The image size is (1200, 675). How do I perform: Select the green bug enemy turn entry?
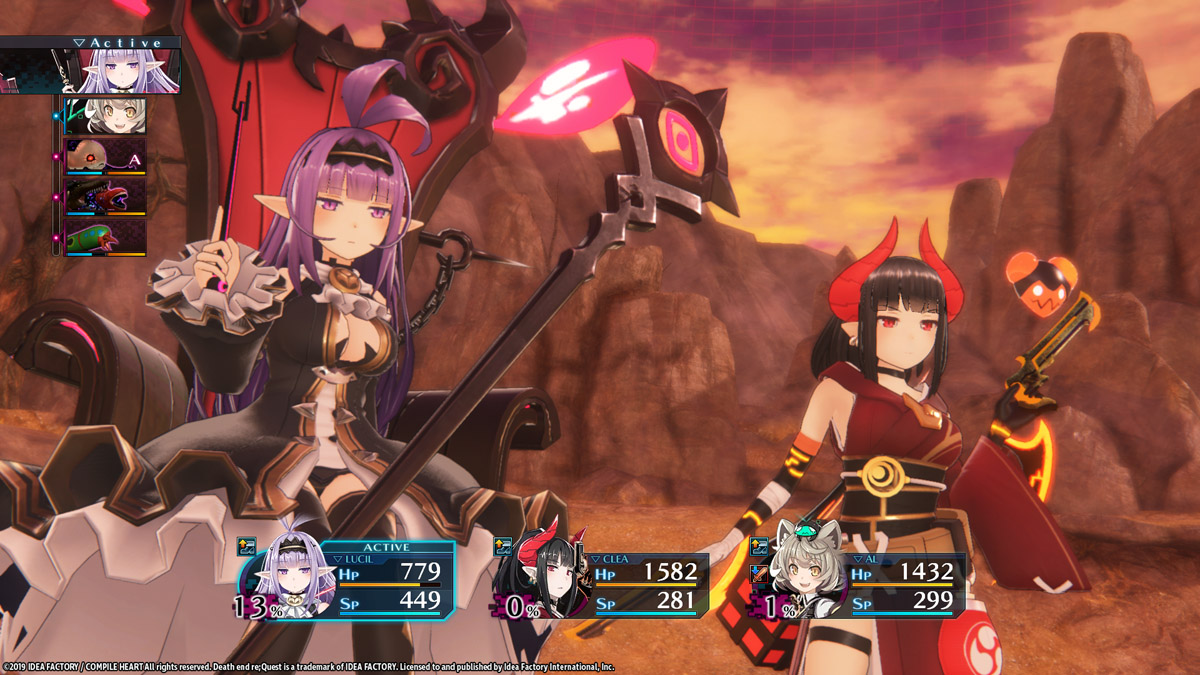tap(105, 237)
